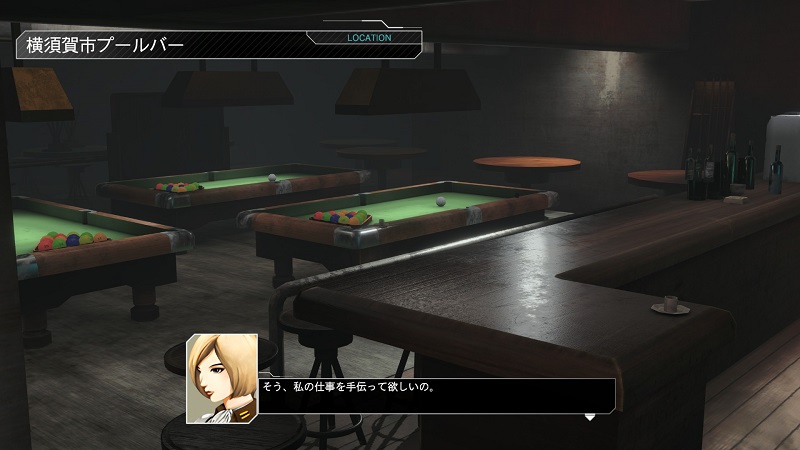
Task: Click the dialogue advance arrow indicator
Action: [x=590, y=416]
